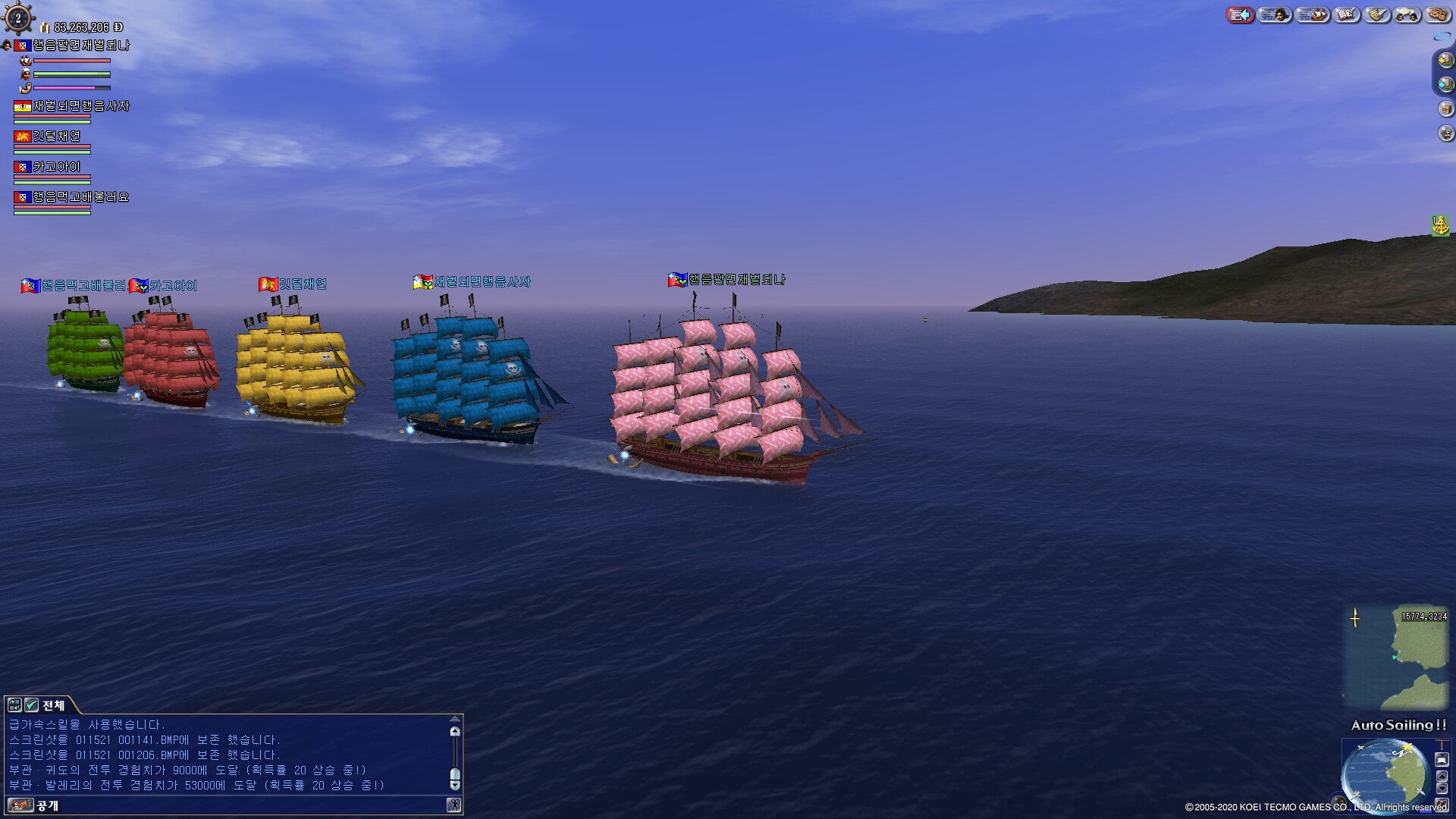Click the cyan-arrow stacked pages icon

pos(1445,84)
